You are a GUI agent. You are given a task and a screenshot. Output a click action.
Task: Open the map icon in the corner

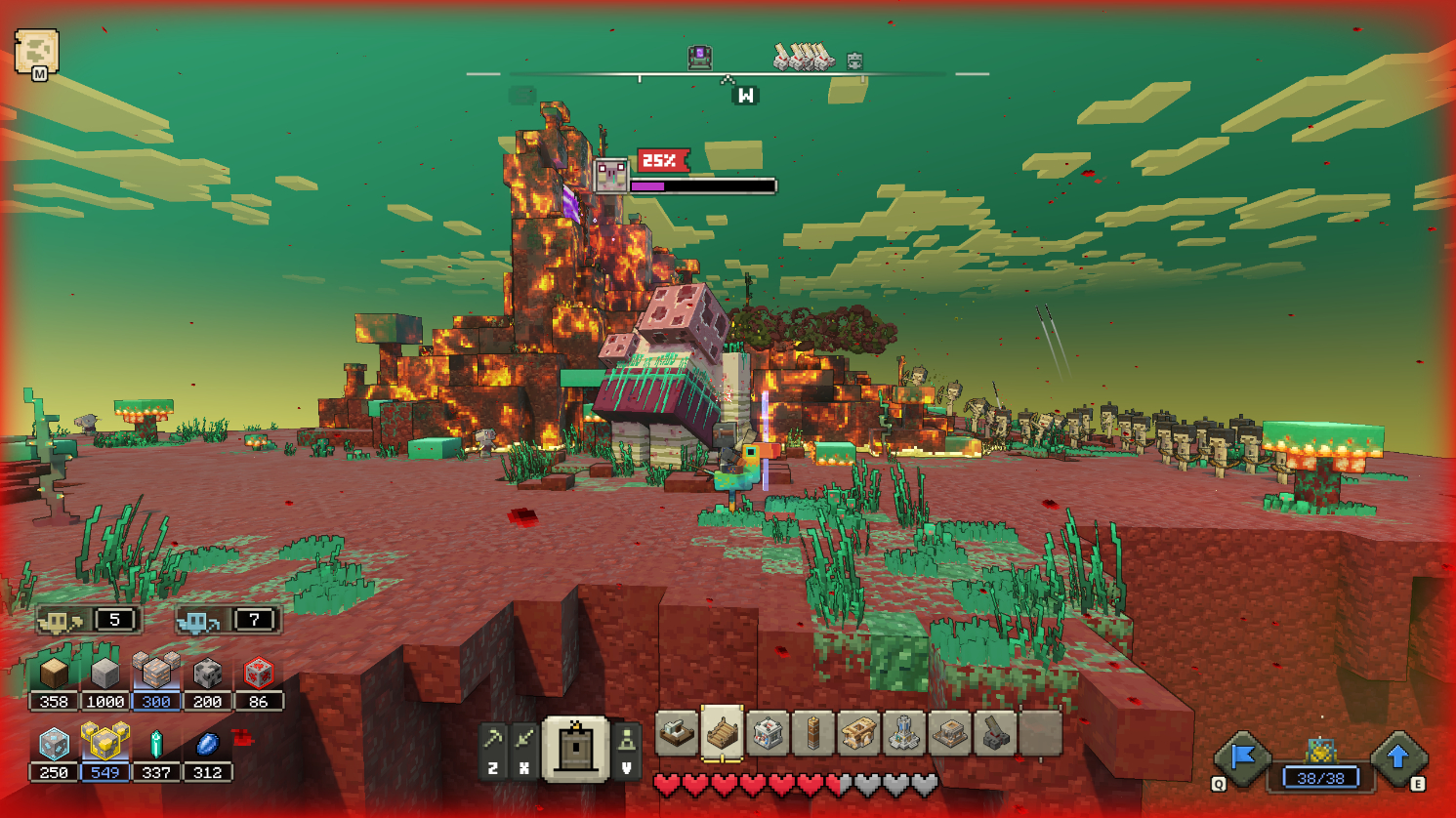[36, 51]
